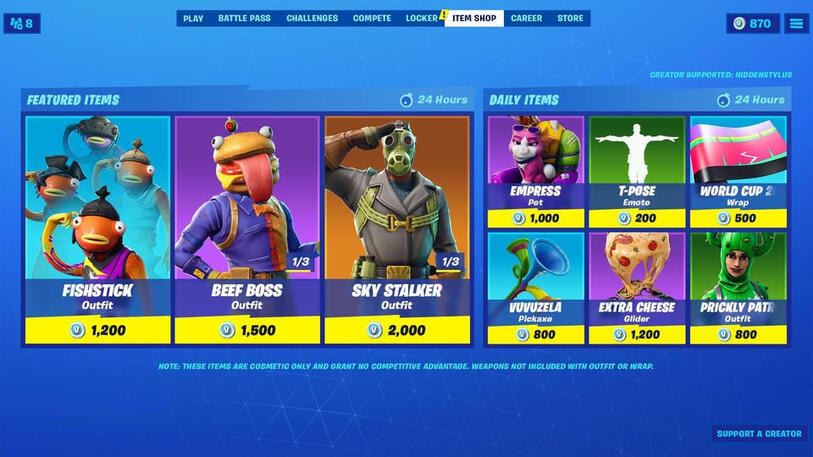Open the friends list icon
Image resolution: width=813 pixels, height=457 pixels.
(22, 23)
